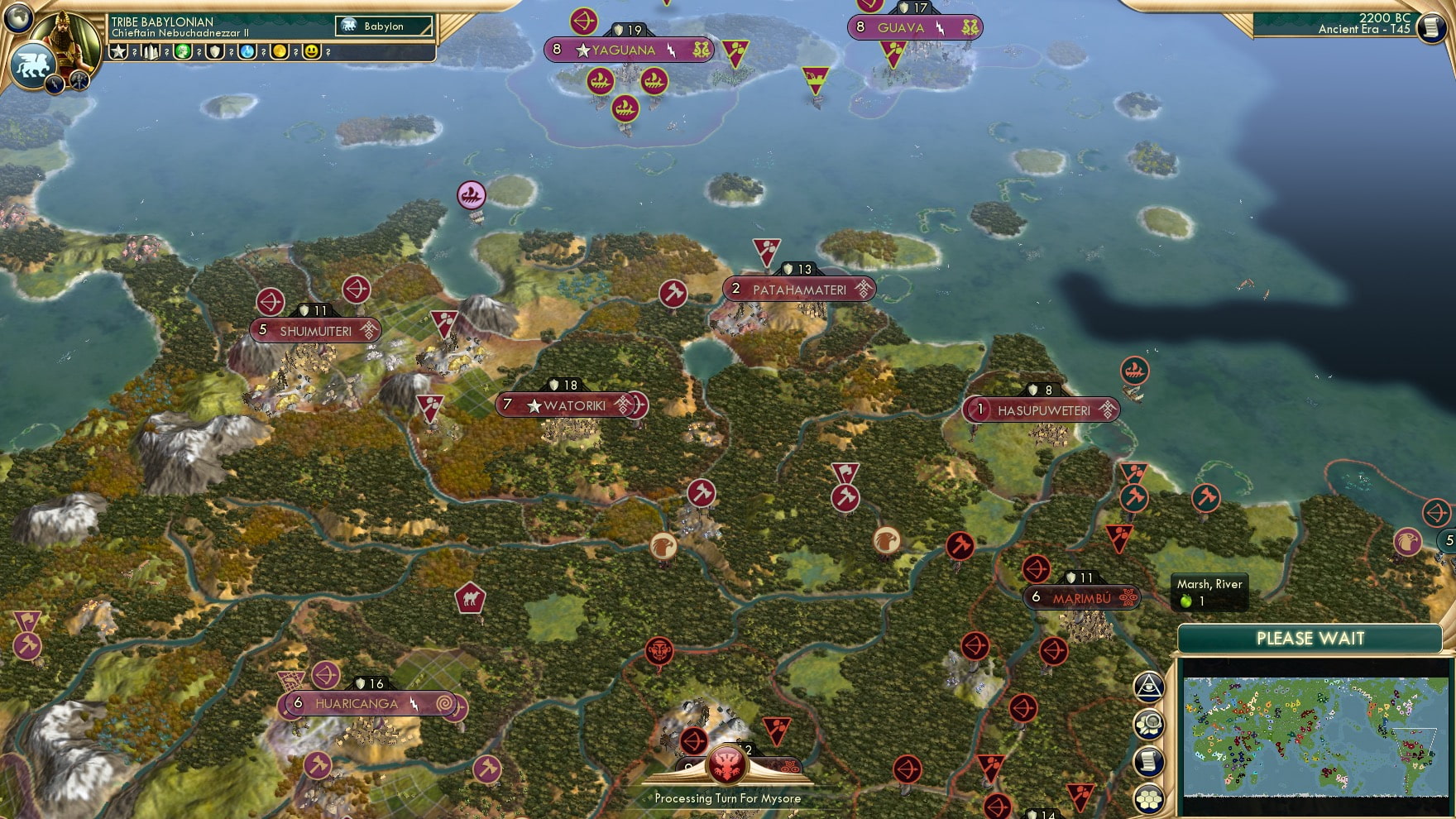
Task: Select the Huaricanga city banner
Action: coord(366,703)
